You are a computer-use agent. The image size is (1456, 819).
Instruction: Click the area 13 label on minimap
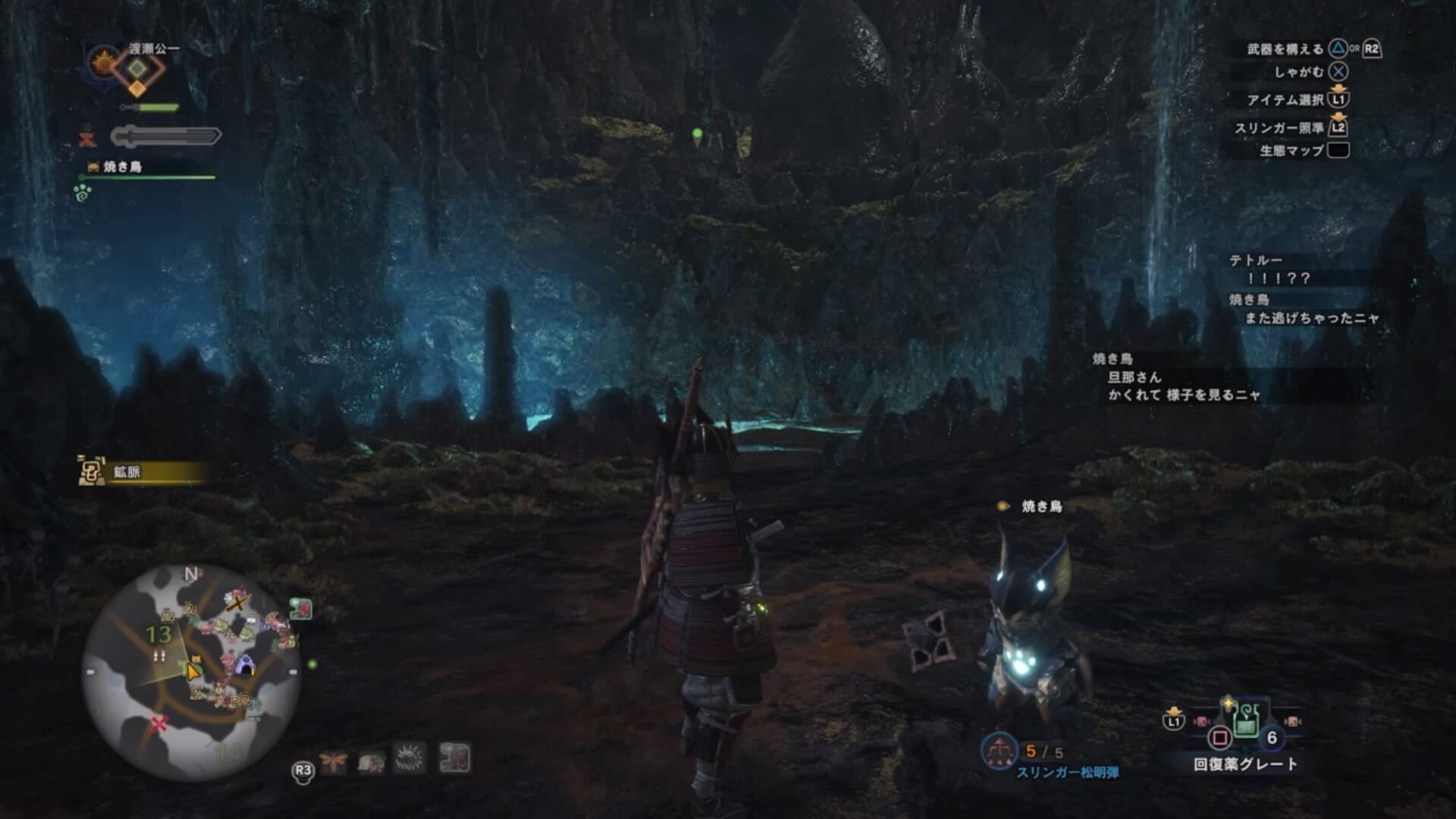coord(158,634)
